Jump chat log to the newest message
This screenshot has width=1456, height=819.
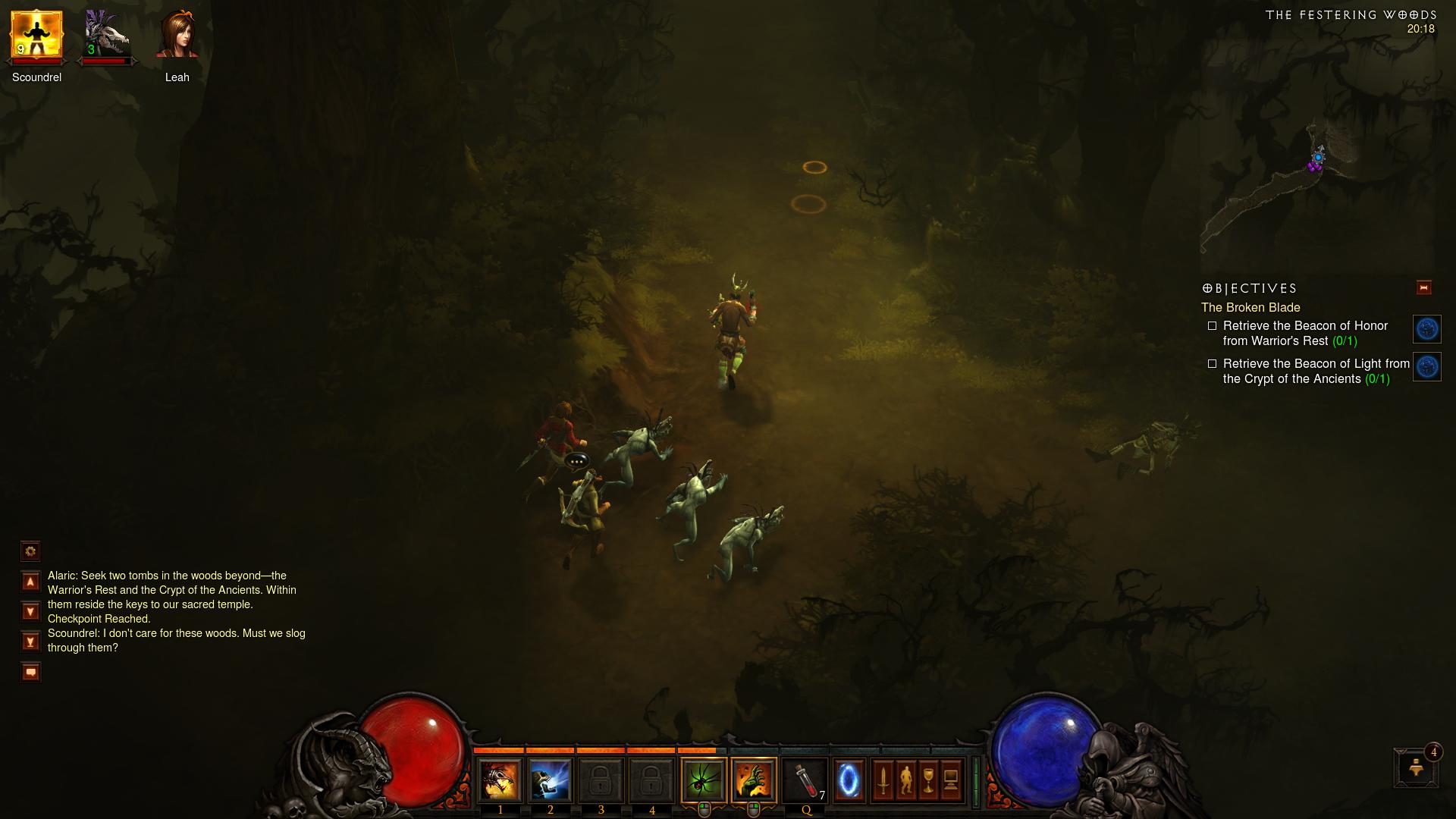click(30, 642)
